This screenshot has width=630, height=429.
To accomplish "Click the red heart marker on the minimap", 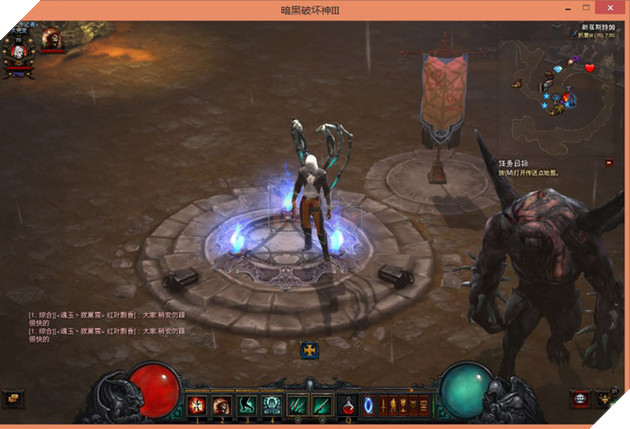I will point(590,67).
